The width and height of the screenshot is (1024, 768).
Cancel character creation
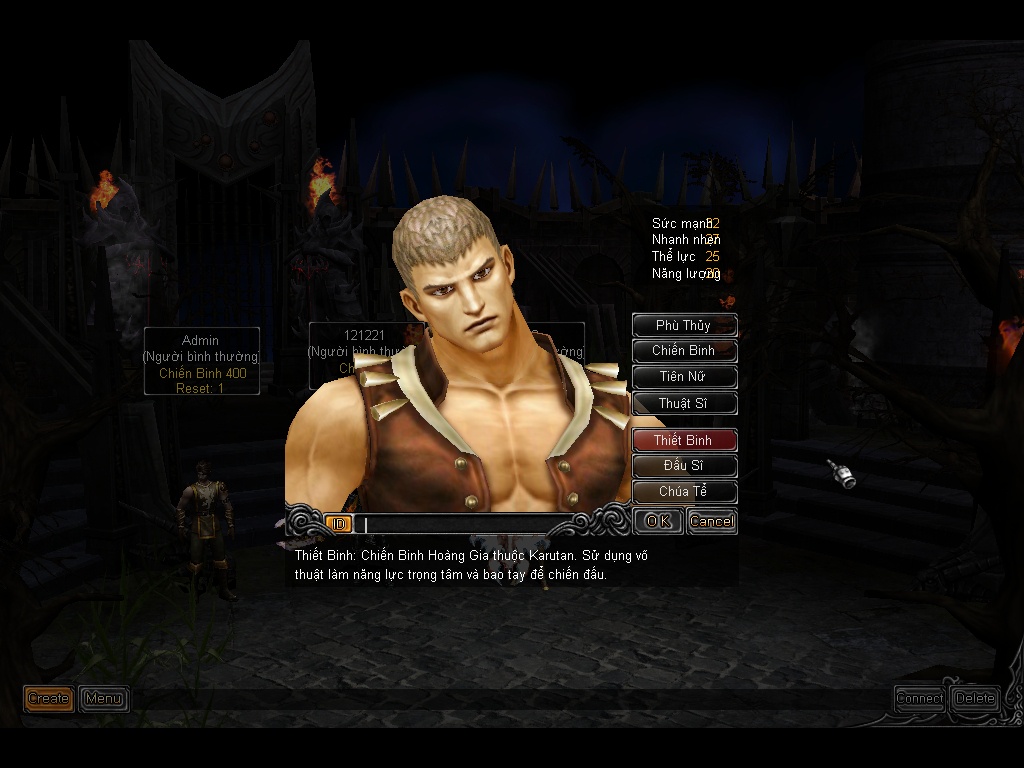coord(711,521)
